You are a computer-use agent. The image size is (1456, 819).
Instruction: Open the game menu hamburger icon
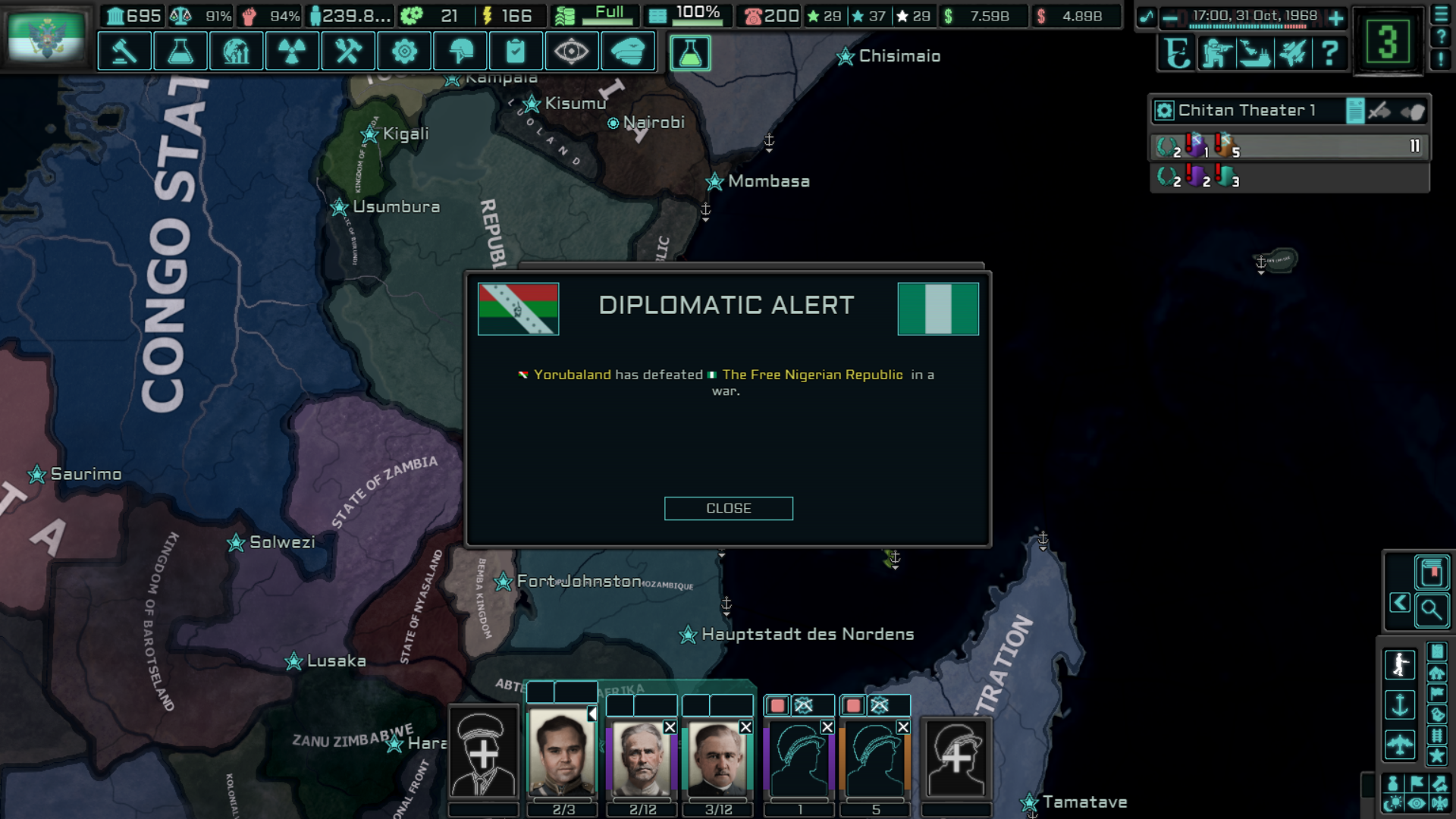pos(1440,13)
